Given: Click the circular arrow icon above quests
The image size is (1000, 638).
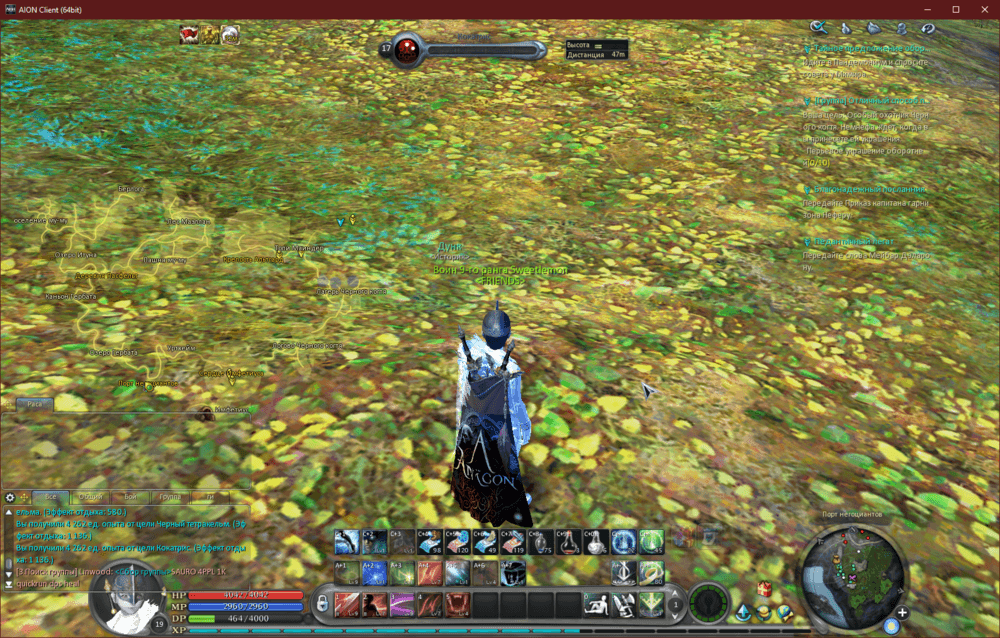Looking at the screenshot, I should click(928, 28).
